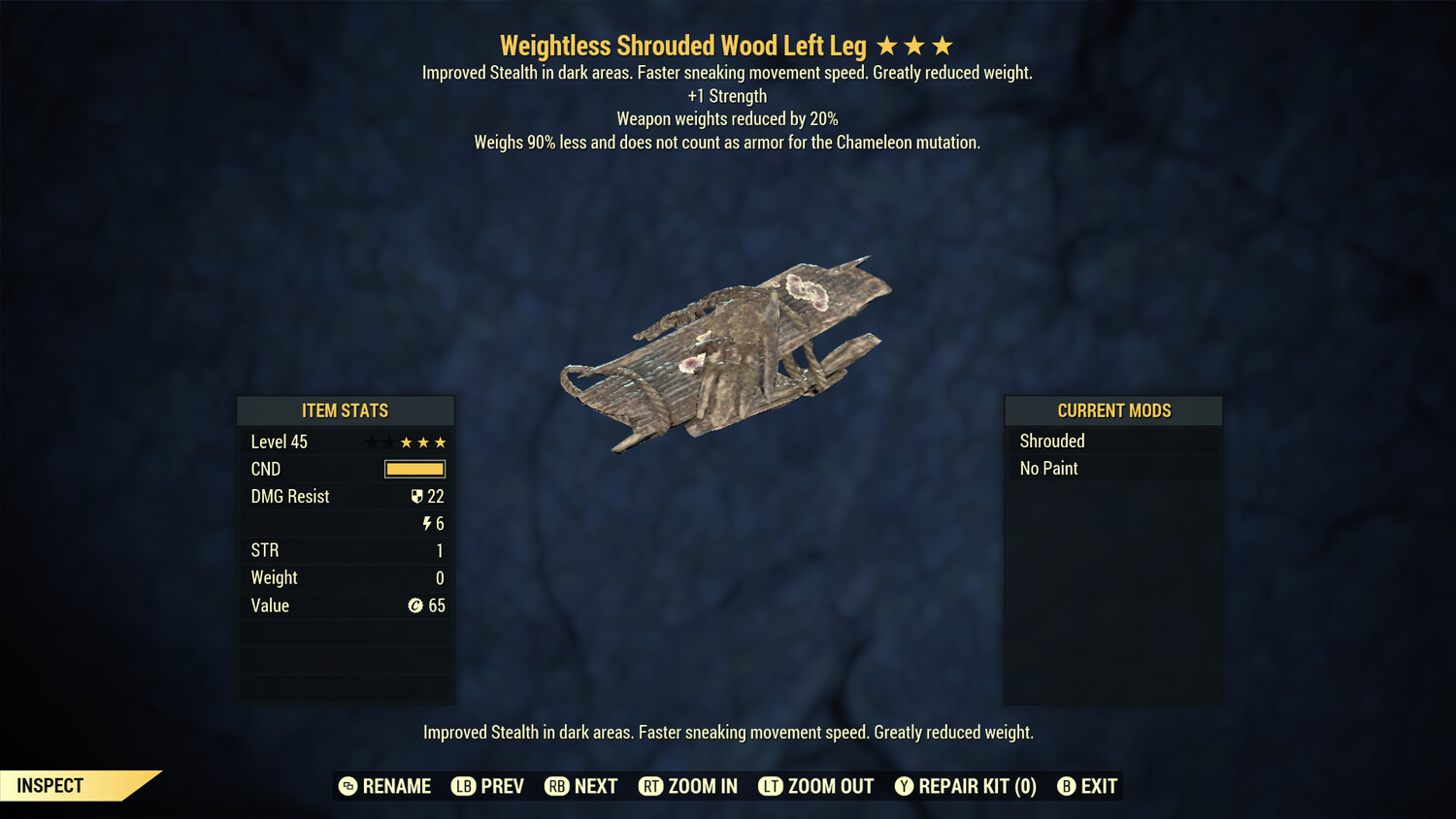Select Zoom Out in the bottom bar
Image resolution: width=1456 pixels, height=819 pixels.
816,786
